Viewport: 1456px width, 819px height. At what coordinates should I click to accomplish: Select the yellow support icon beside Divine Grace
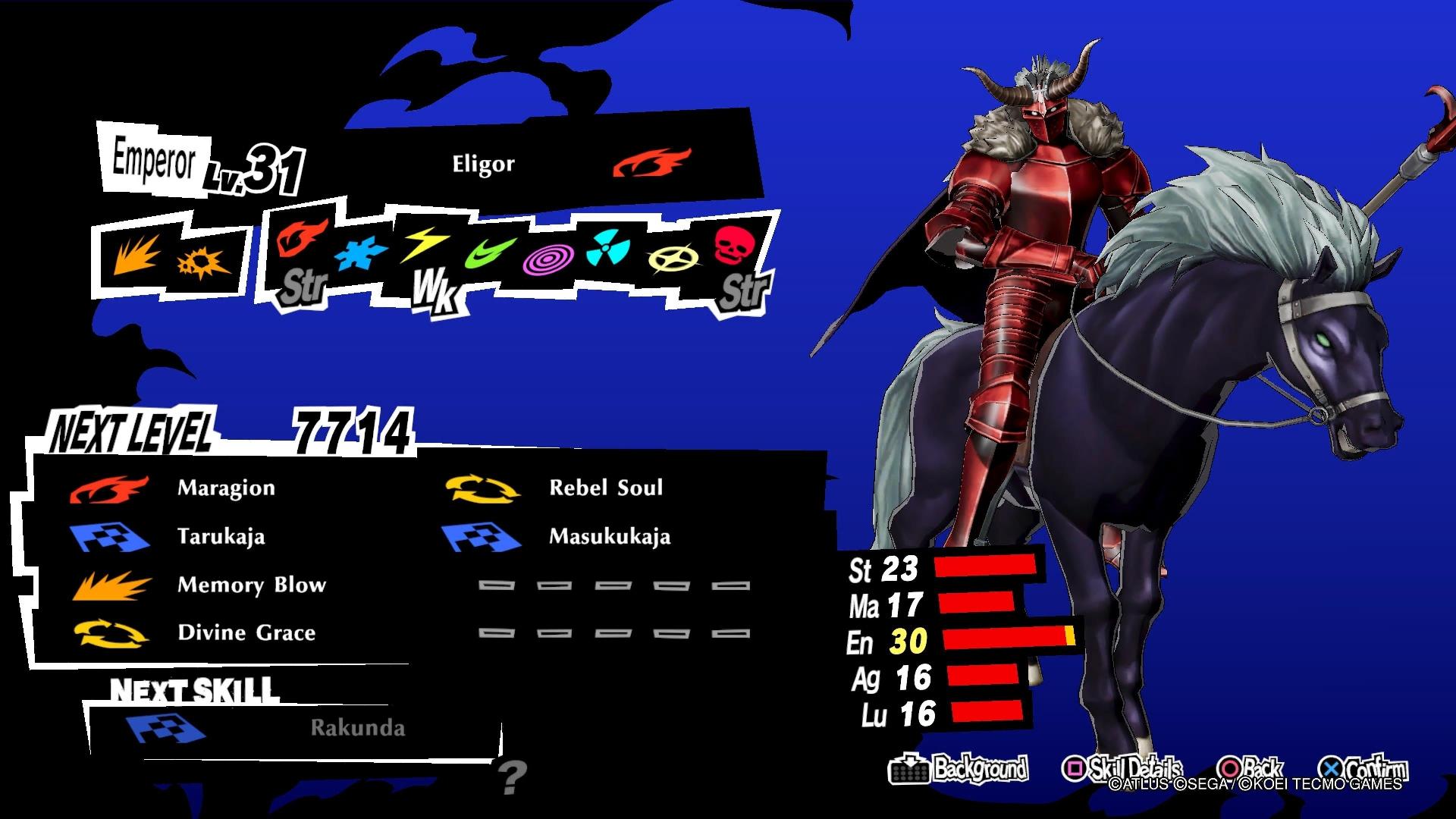tap(112, 633)
